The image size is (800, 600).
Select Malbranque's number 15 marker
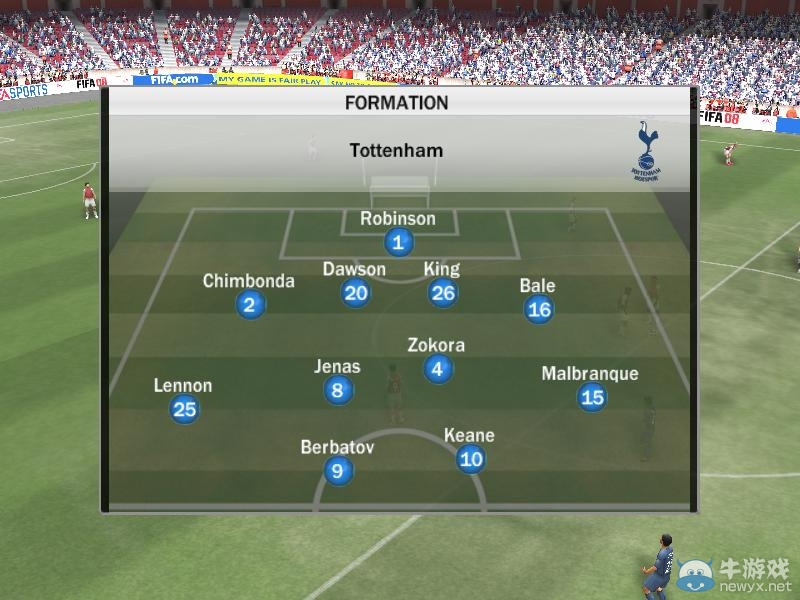click(592, 397)
